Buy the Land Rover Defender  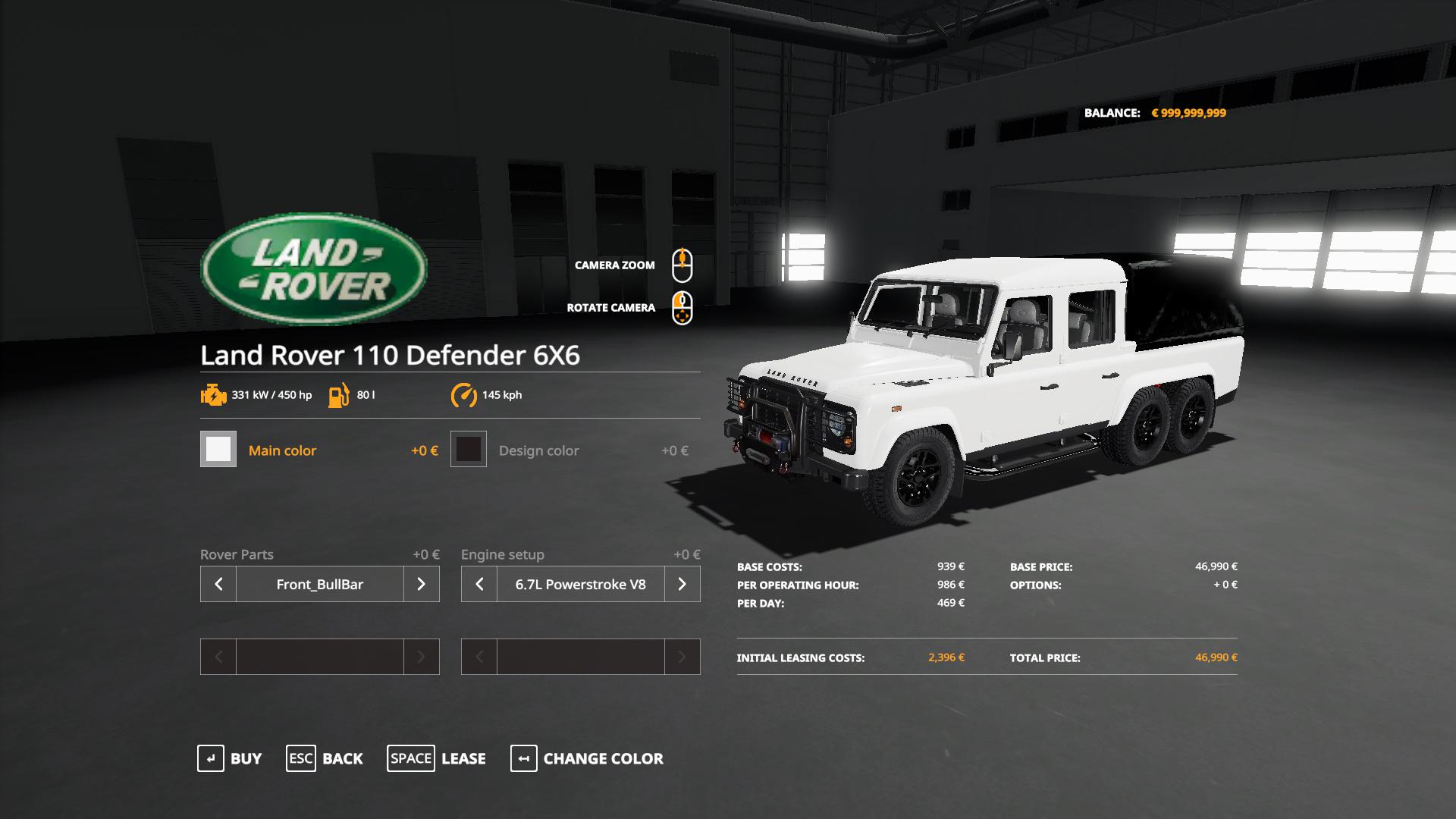click(230, 758)
